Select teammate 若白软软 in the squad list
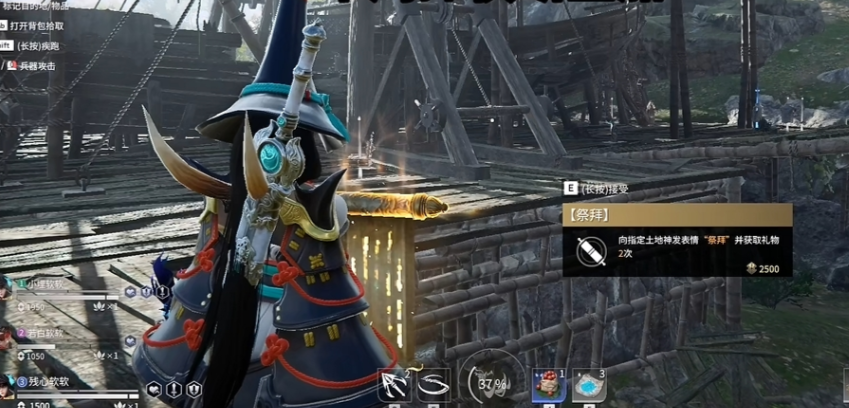The width and height of the screenshot is (849, 408). [x=46, y=333]
